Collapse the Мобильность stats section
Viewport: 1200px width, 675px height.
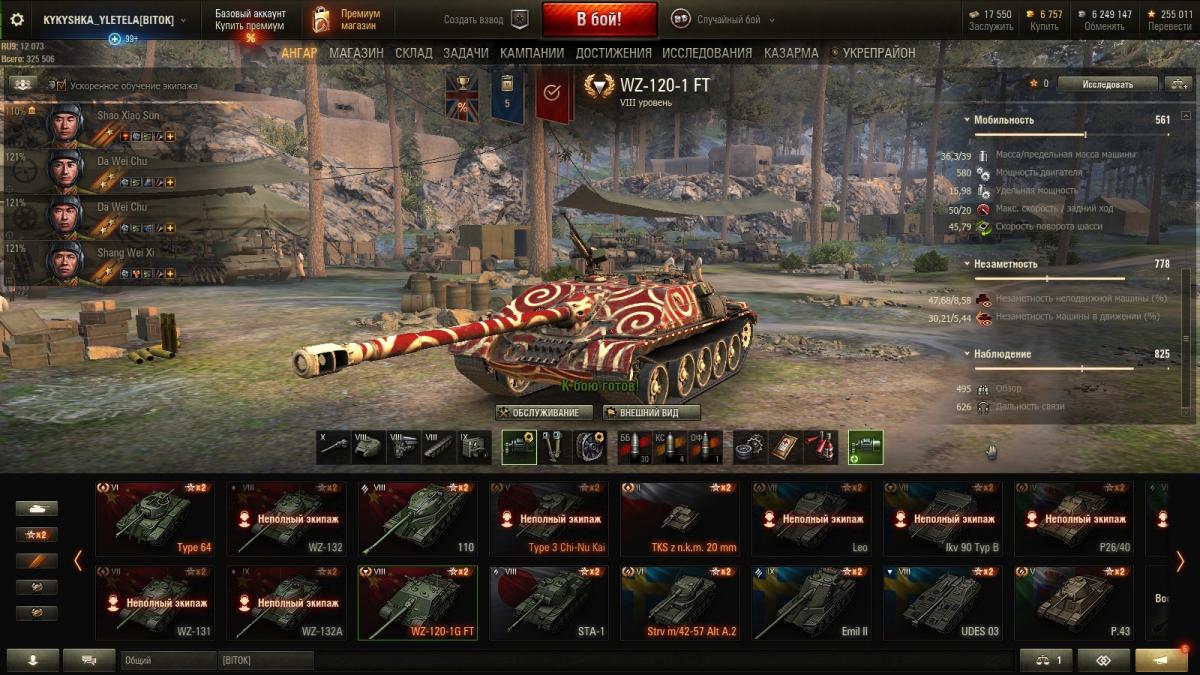[x=968, y=120]
